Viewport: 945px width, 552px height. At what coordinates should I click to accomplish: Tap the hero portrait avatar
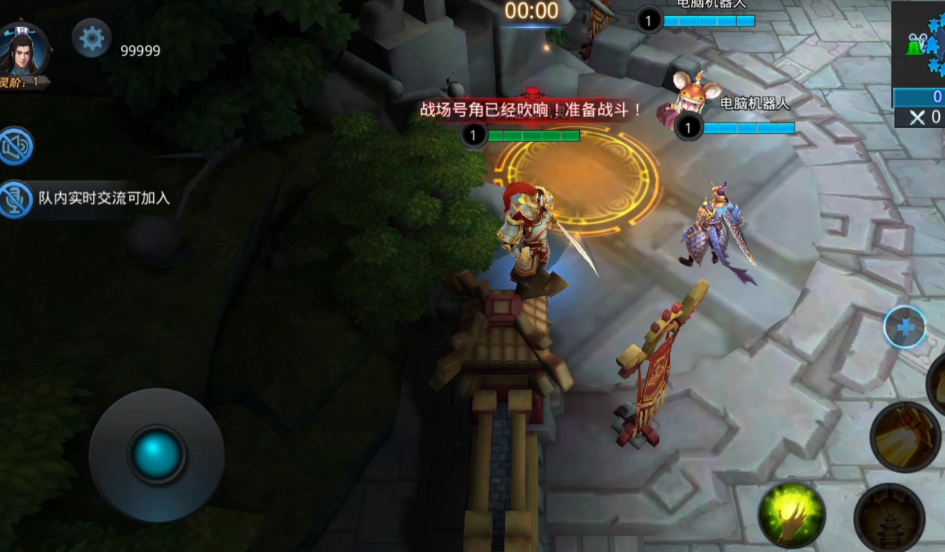point(25,49)
